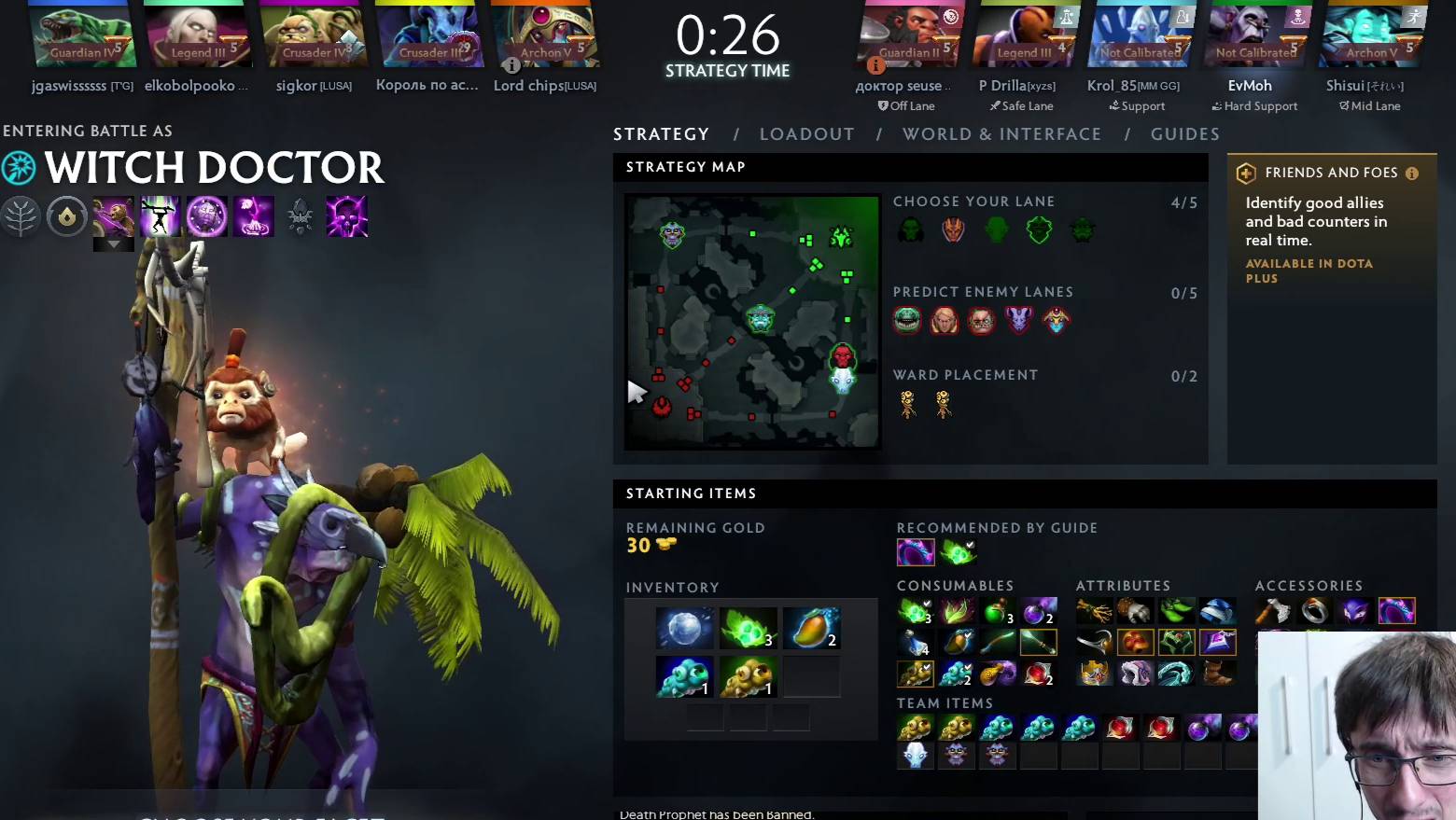The height and width of the screenshot is (820, 1456).
Task: Click the AVAILABLE IN DOTA PLUS link
Action: pyautogui.click(x=1309, y=271)
